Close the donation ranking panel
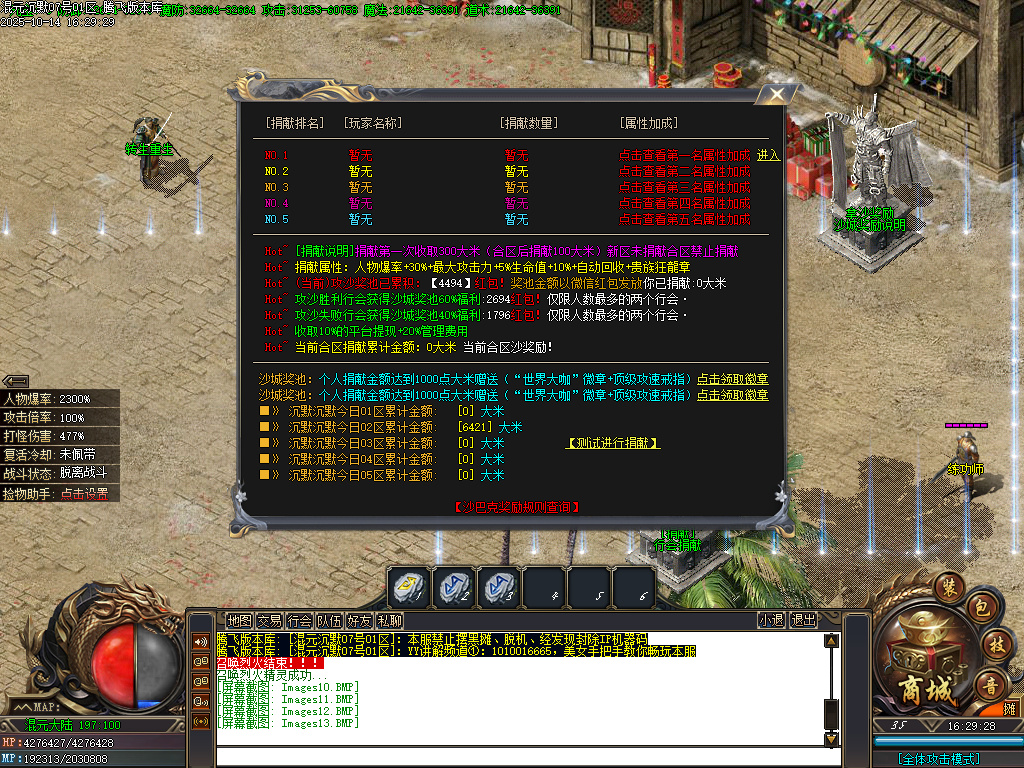The width and height of the screenshot is (1024, 768). 776,96
